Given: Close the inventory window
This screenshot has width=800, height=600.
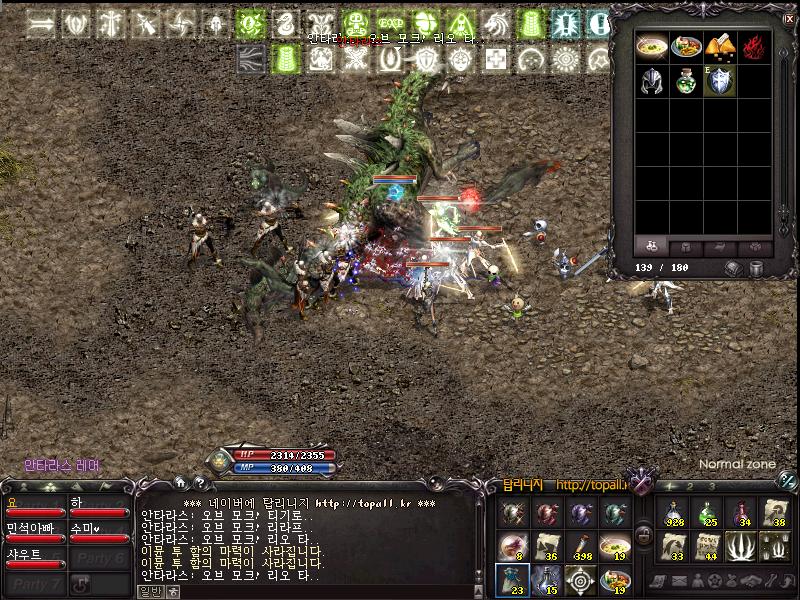Looking at the screenshot, I should coord(790,17).
